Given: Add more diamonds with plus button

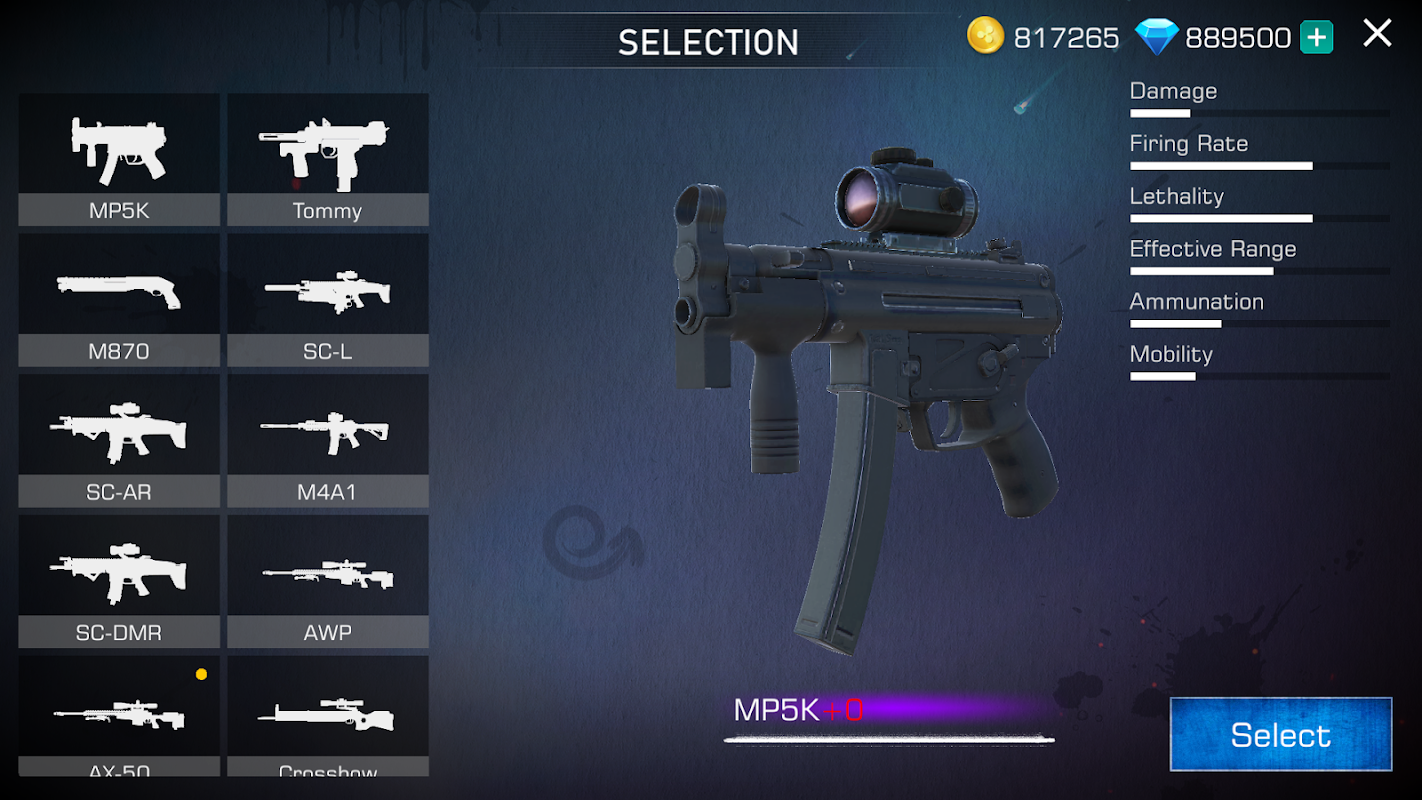Looking at the screenshot, I should 1316,38.
